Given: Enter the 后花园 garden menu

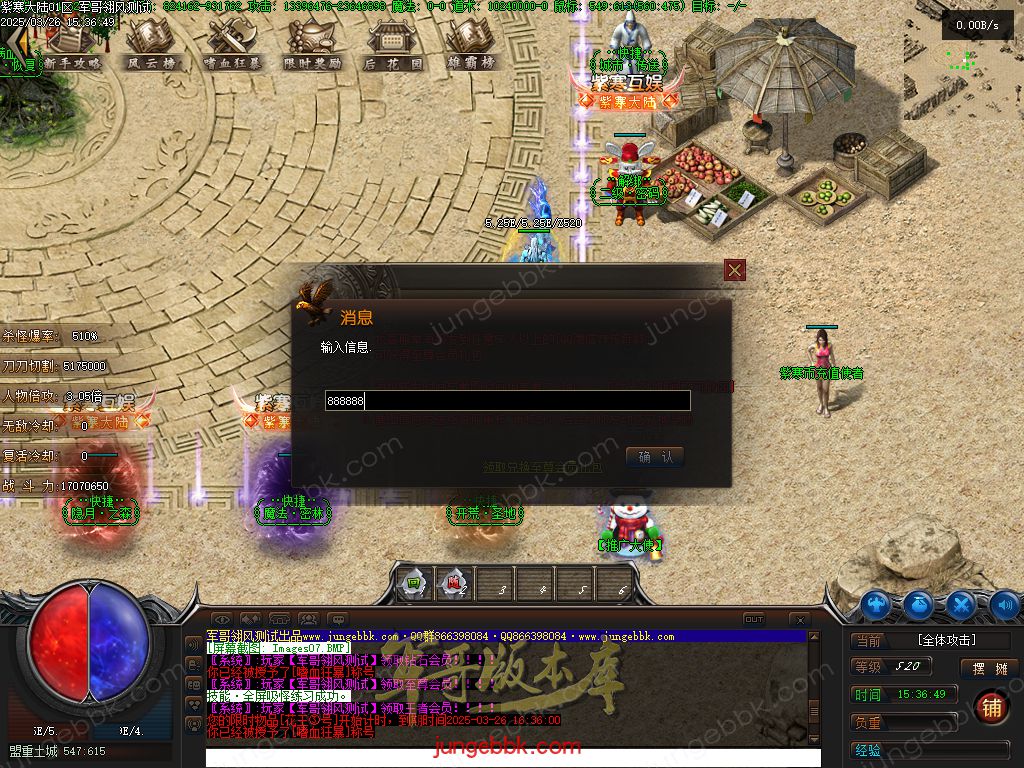Looking at the screenshot, I should click(392, 43).
